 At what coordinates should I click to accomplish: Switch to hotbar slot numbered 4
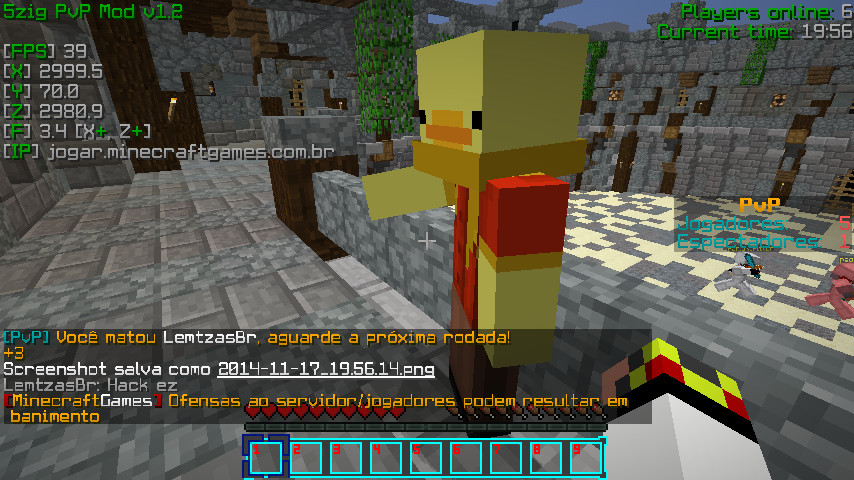385,457
